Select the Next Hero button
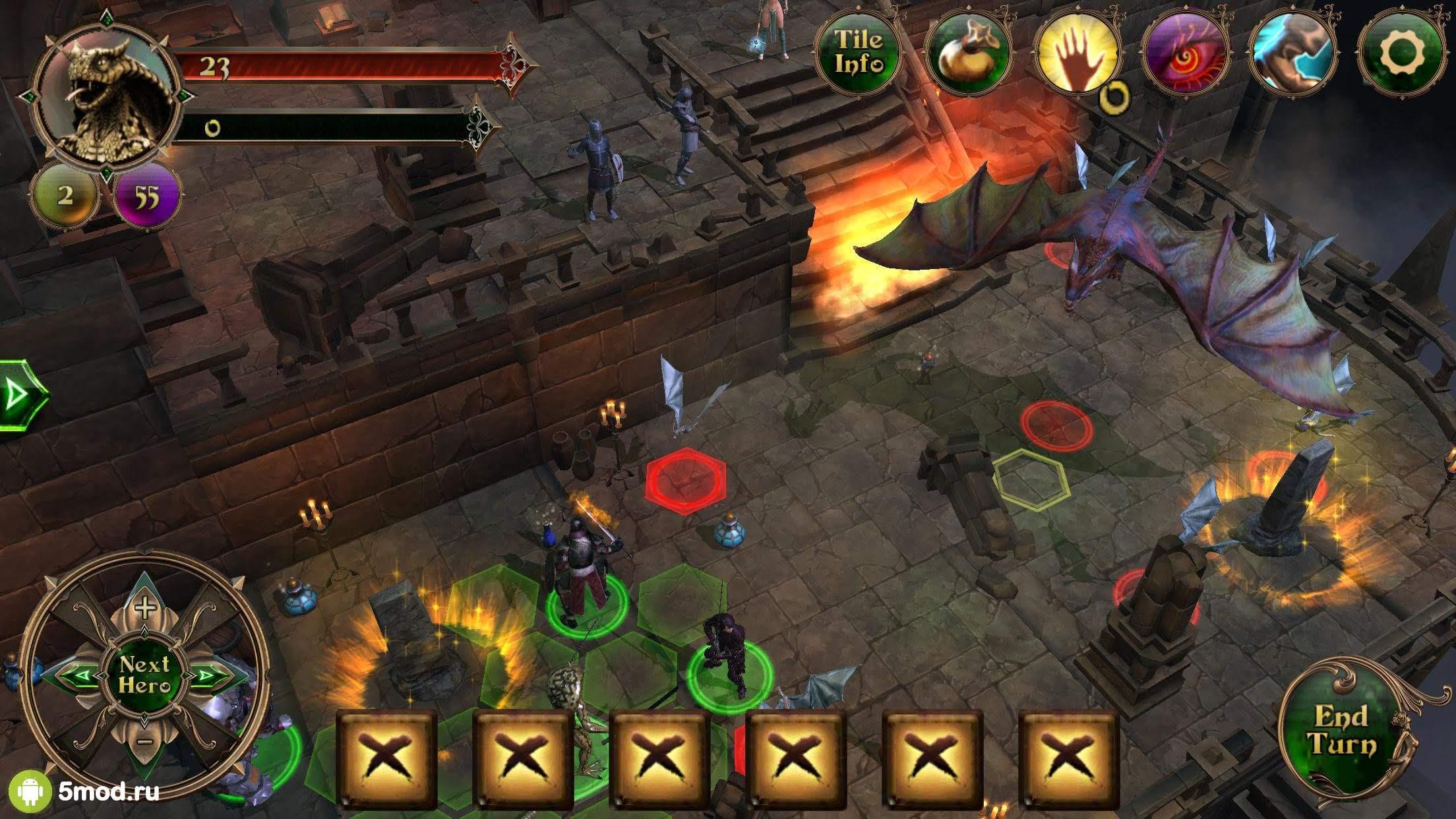The height and width of the screenshot is (819, 1456). click(x=144, y=675)
